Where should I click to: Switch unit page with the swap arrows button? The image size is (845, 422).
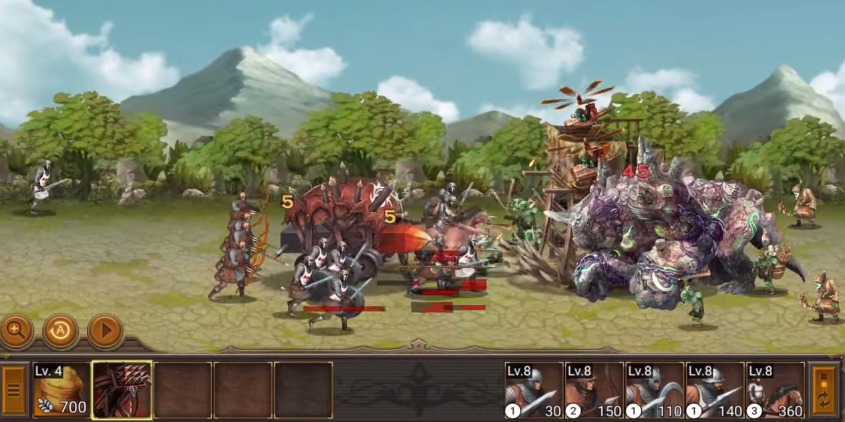(x=824, y=389)
